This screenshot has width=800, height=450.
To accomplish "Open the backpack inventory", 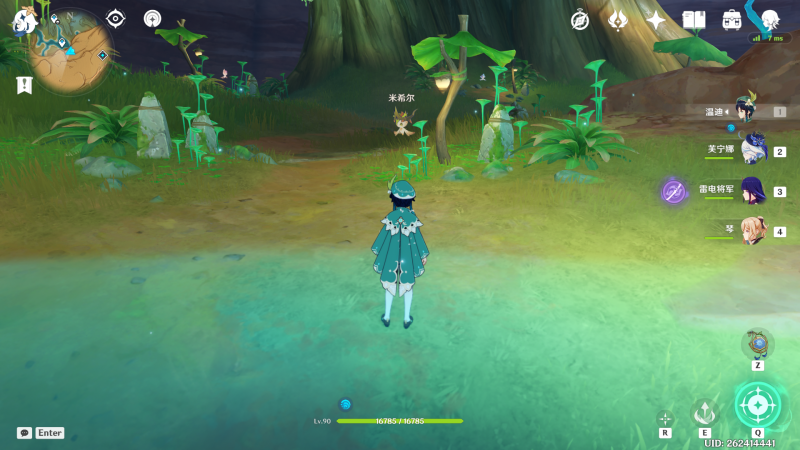I will (x=732, y=20).
